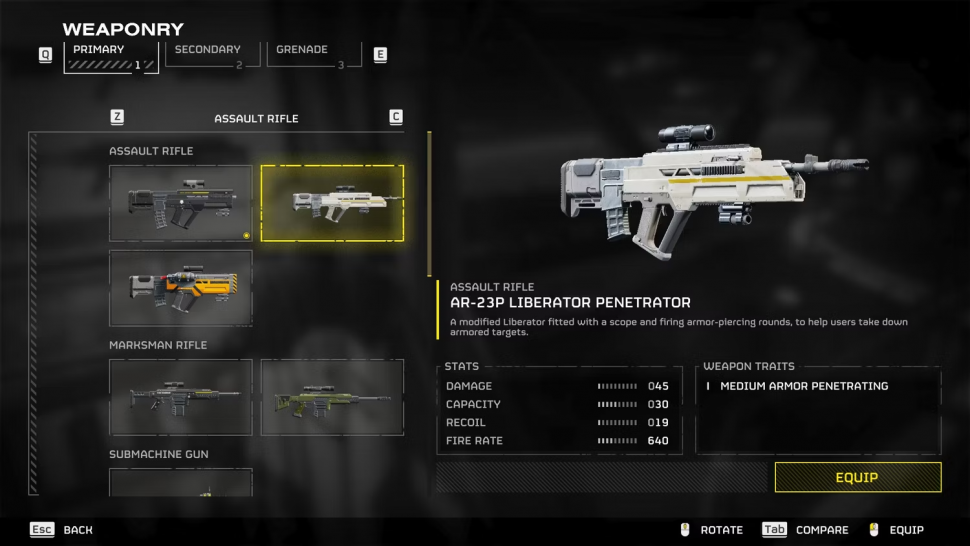970x546 pixels.
Task: Switch to the Primary weapons tab
Action: (x=110, y=56)
